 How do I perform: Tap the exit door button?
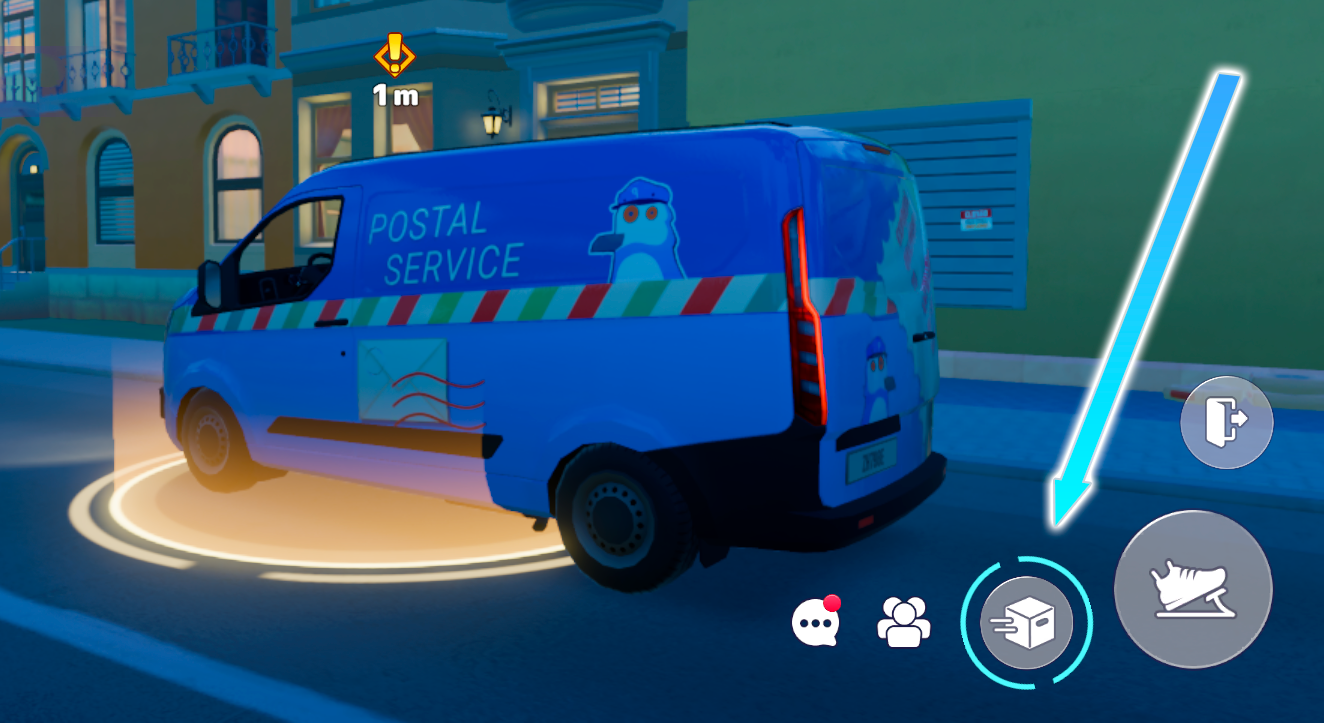point(1226,423)
